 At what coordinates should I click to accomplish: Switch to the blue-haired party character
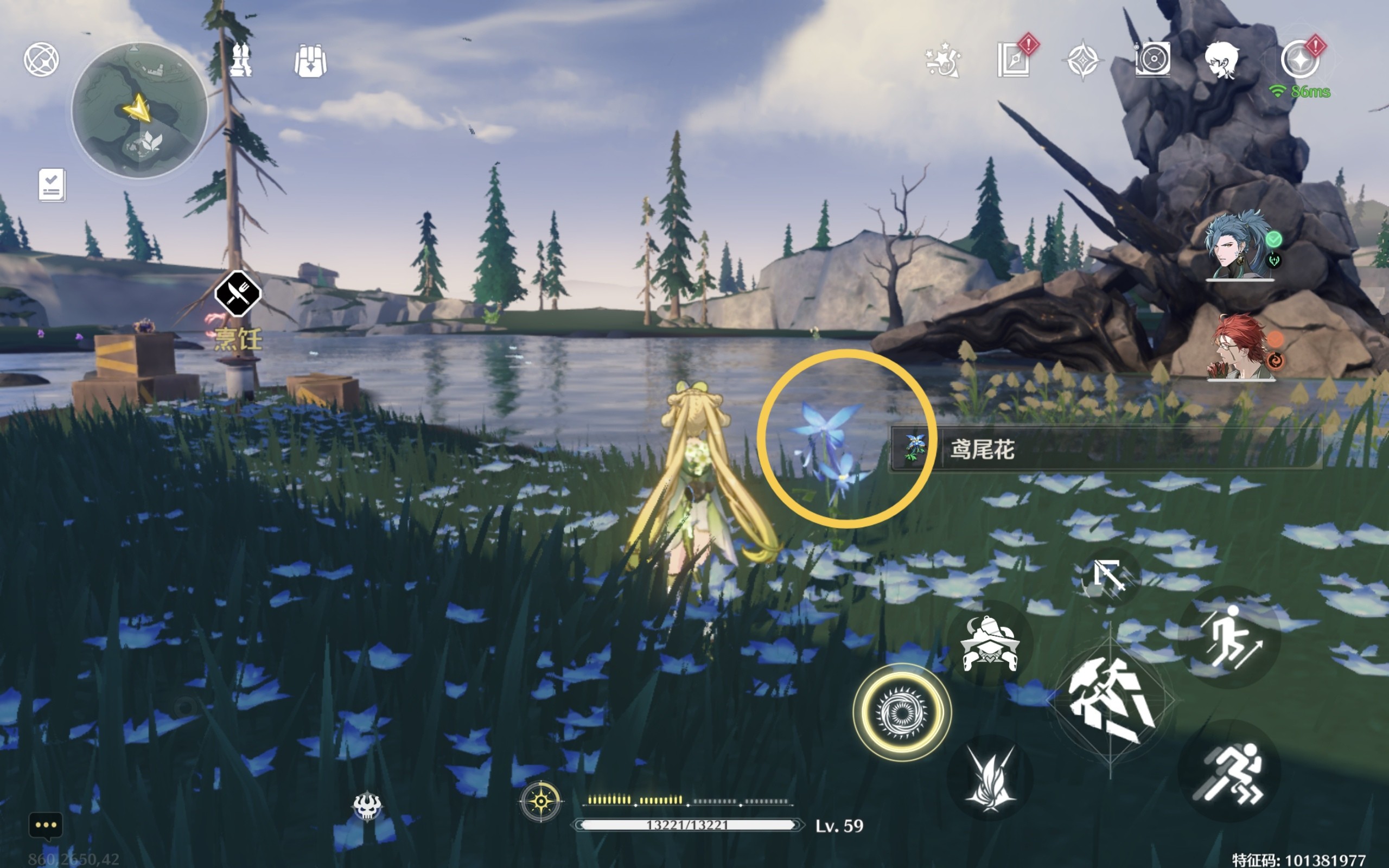point(1239,246)
